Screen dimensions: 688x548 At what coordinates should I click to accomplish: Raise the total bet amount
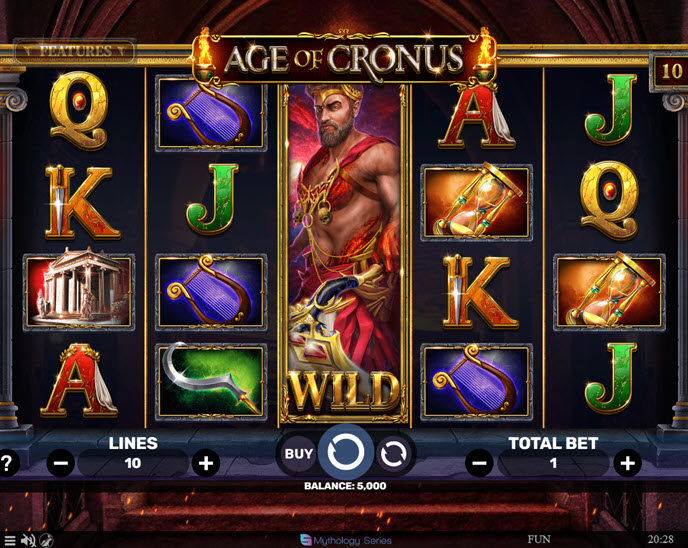click(x=627, y=463)
